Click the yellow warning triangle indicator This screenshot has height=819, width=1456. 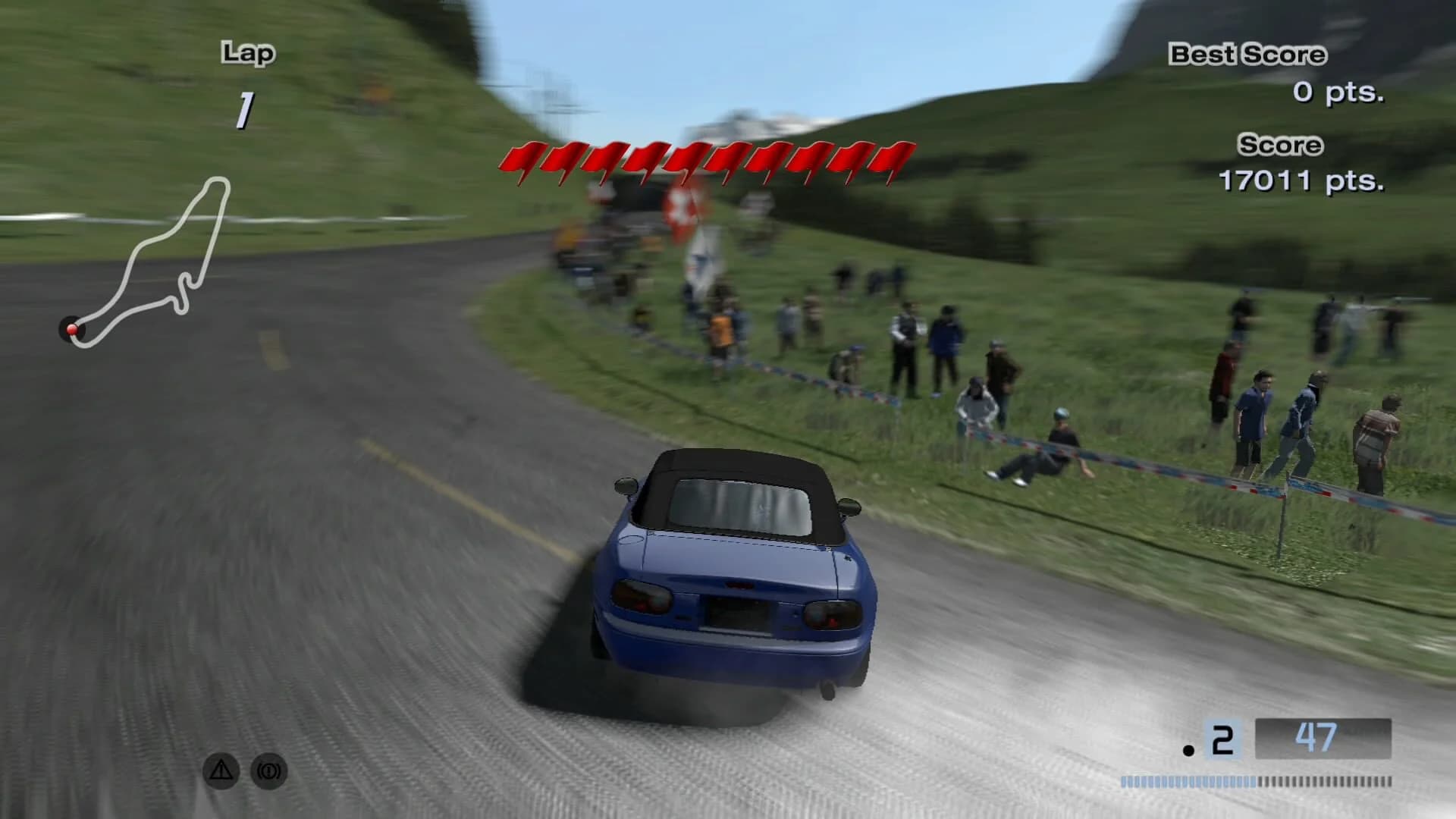click(x=220, y=770)
